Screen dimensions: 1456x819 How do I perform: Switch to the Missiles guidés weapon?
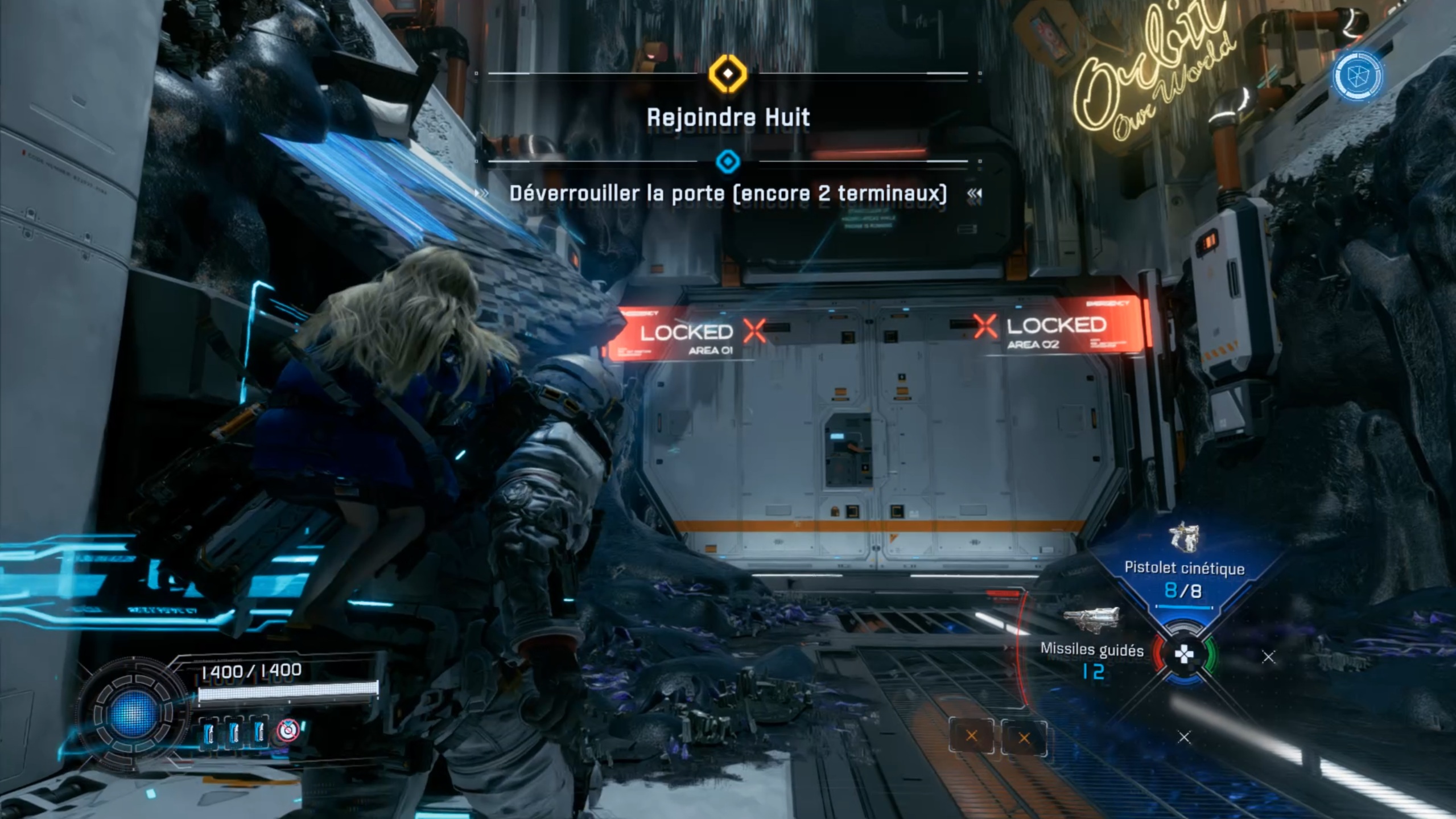point(1091,649)
